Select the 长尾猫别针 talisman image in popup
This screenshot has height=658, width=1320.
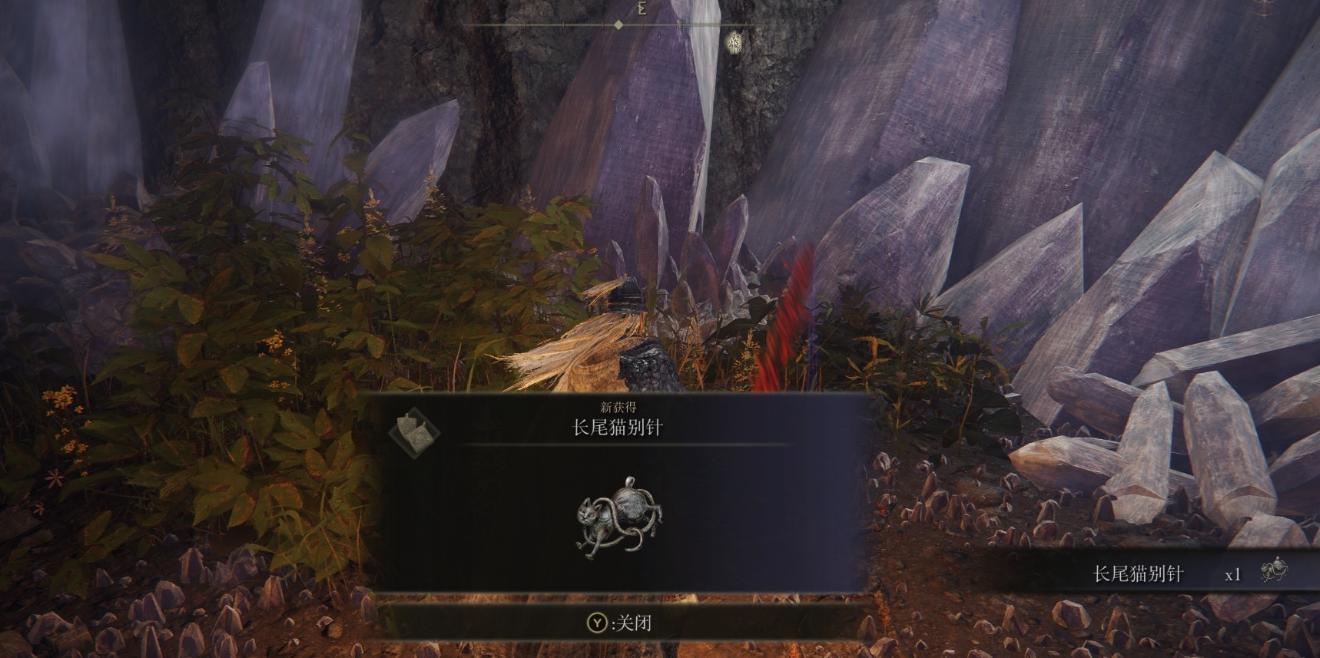click(619, 517)
